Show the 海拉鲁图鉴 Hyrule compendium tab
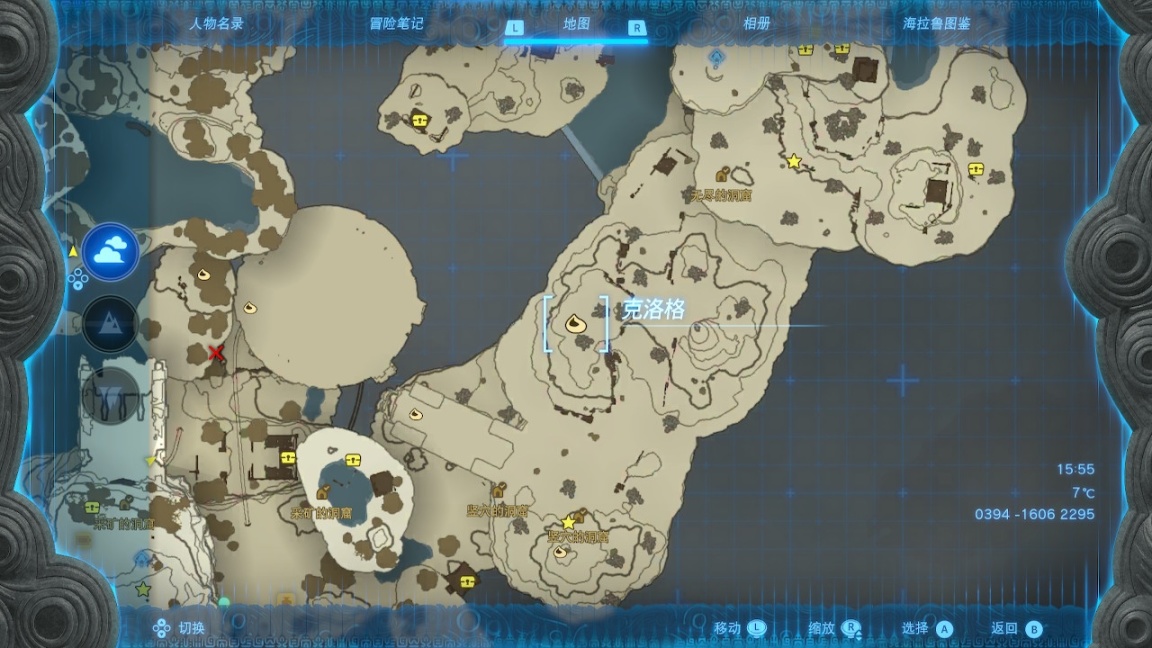1152x648 pixels. tap(936, 24)
